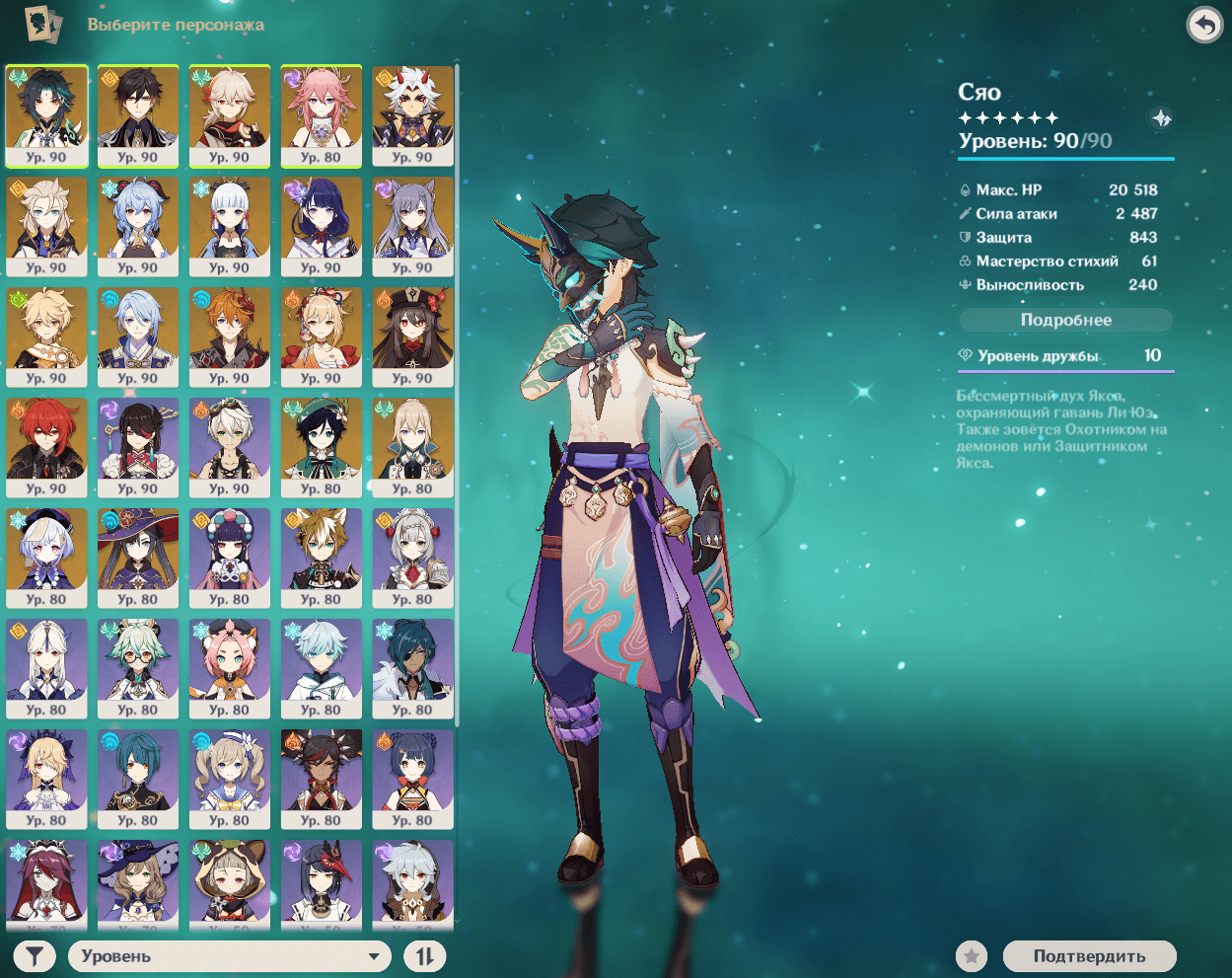Select Venti's character portrait
Viewport: 1232px width, 978px height.
321,447
